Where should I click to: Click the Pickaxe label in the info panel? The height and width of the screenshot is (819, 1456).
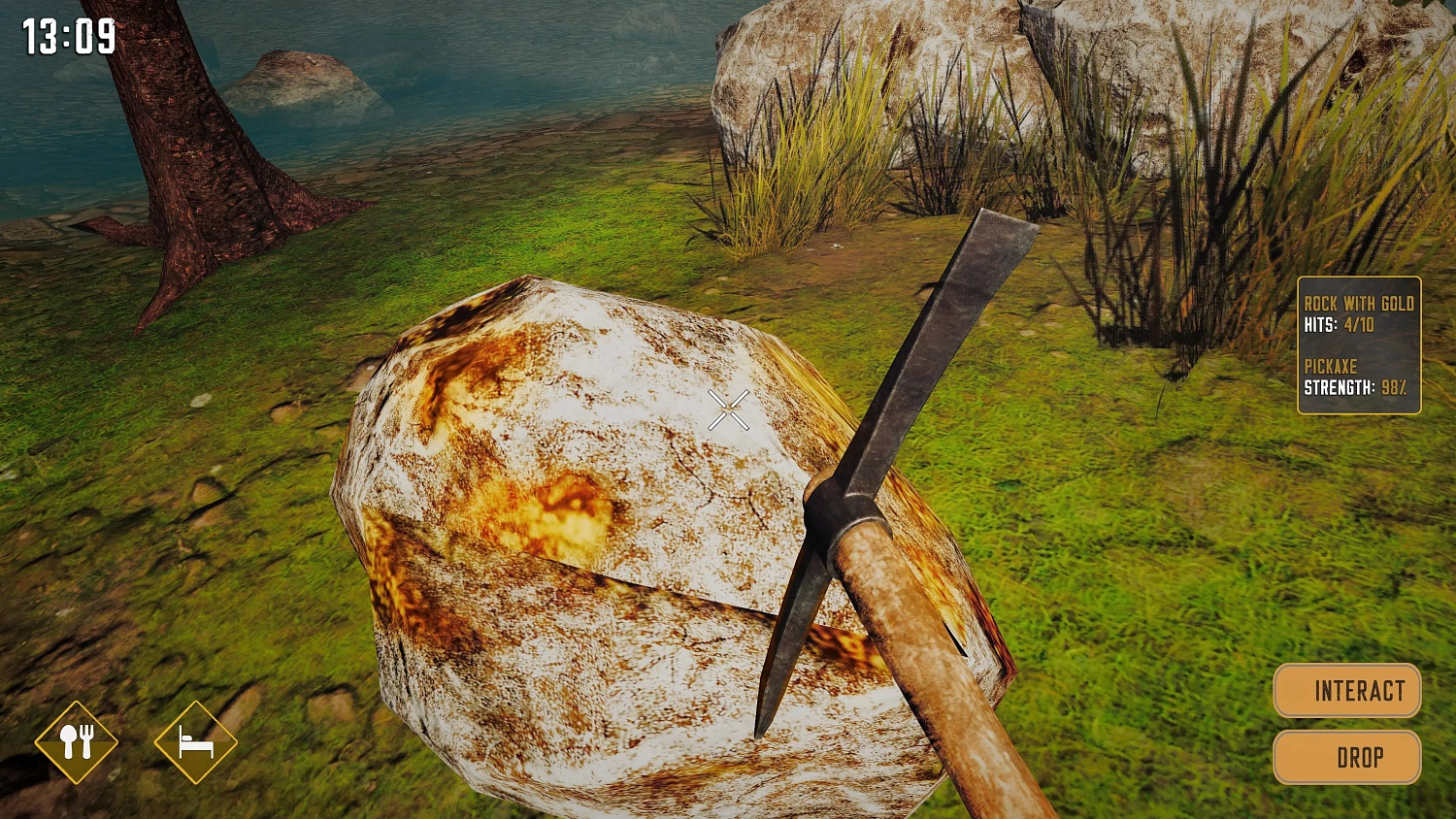point(1330,367)
